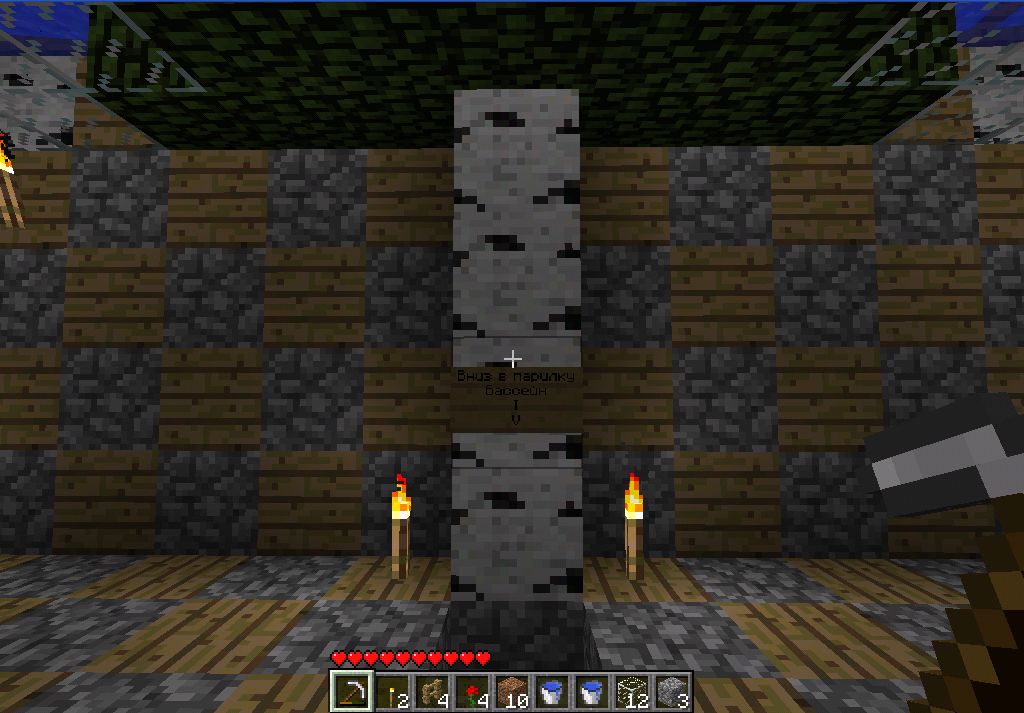The height and width of the screenshot is (713, 1024).
Task: Select the iron pickaxe hotbar slot
Action: point(352,691)
